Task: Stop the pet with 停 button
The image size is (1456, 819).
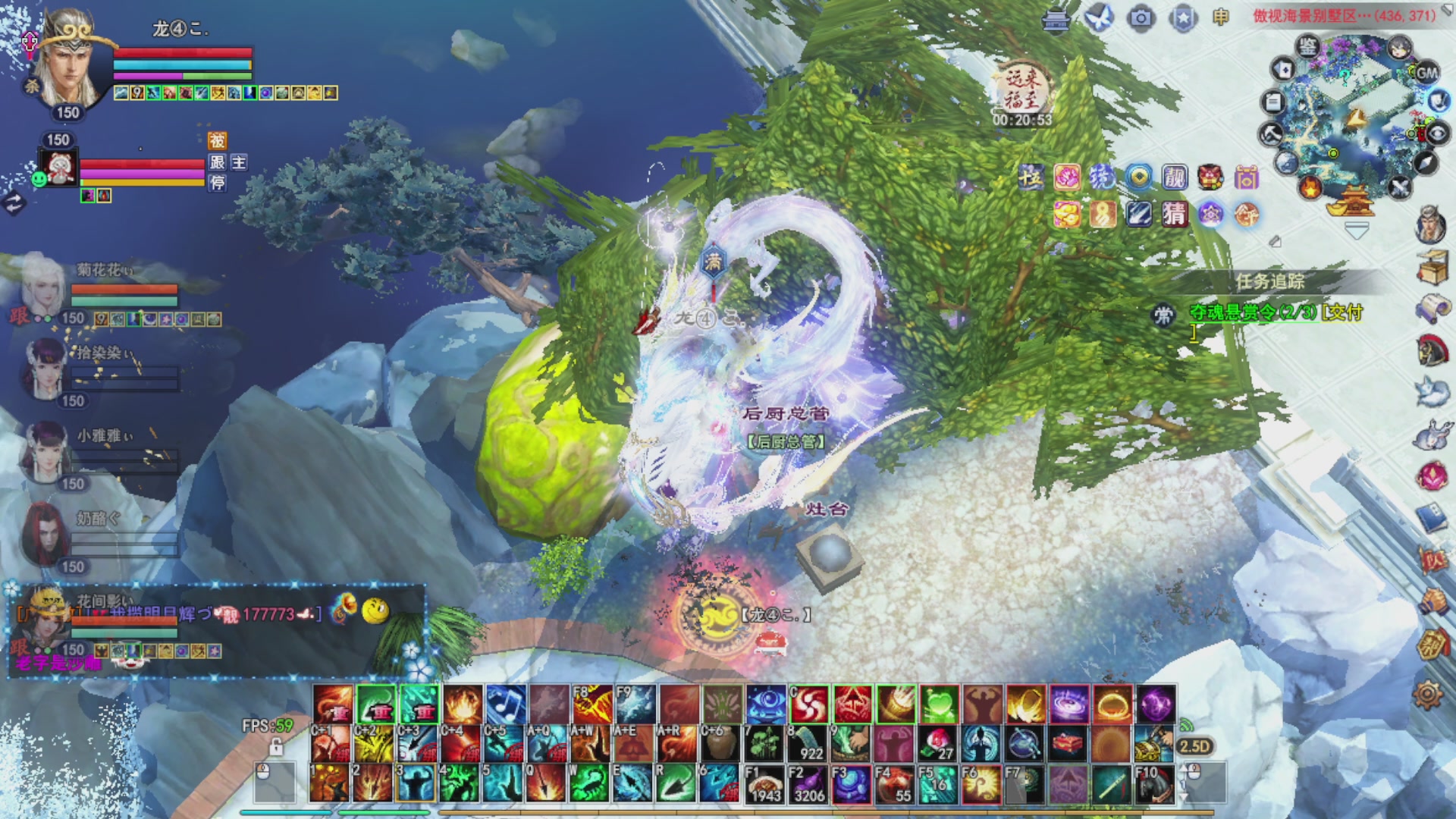Action: click(218, 183)
